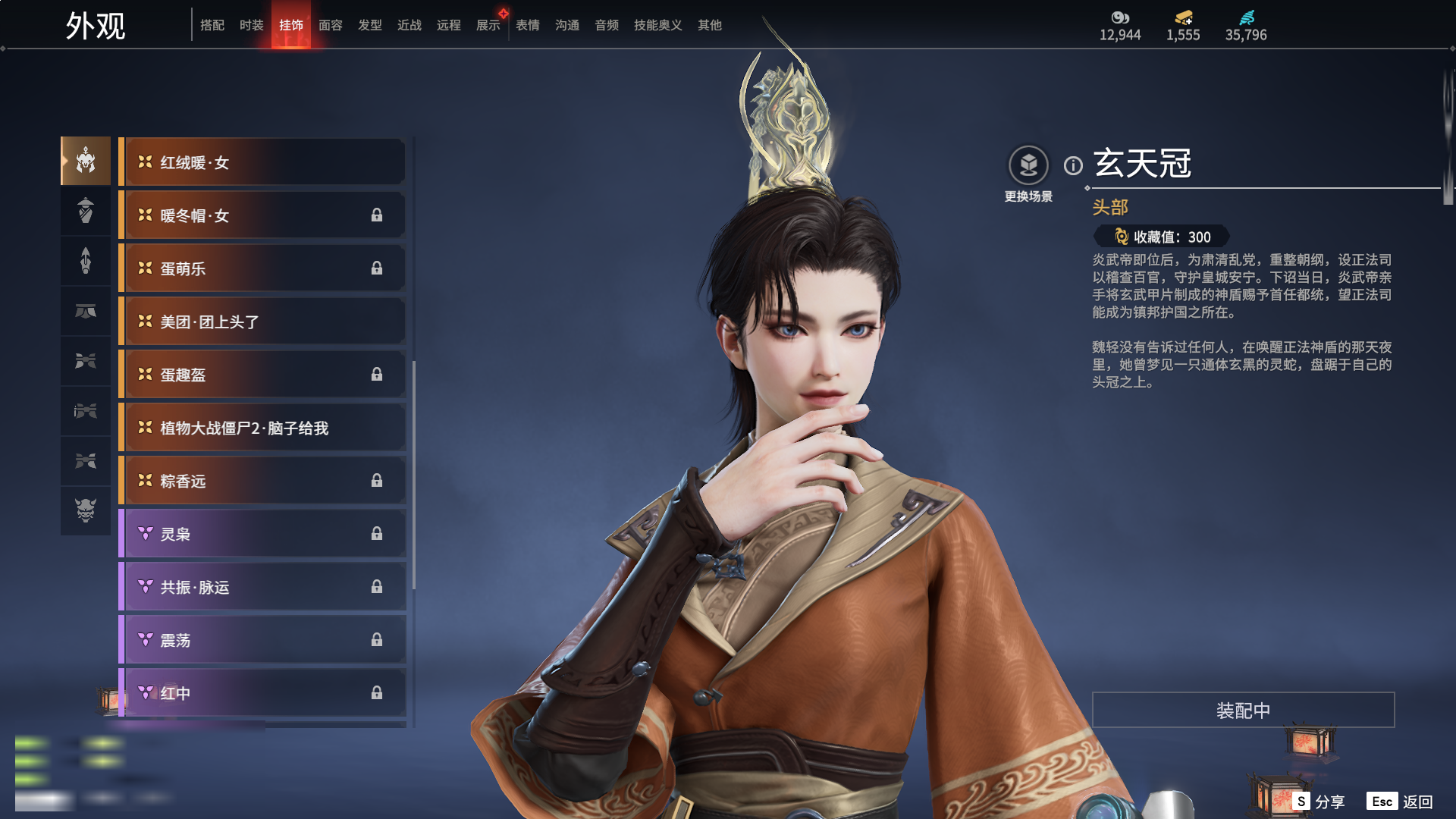This screenshot has width=1456, height=819.
Task: Open the demon mask accessory category
Action: click(86, 510)
